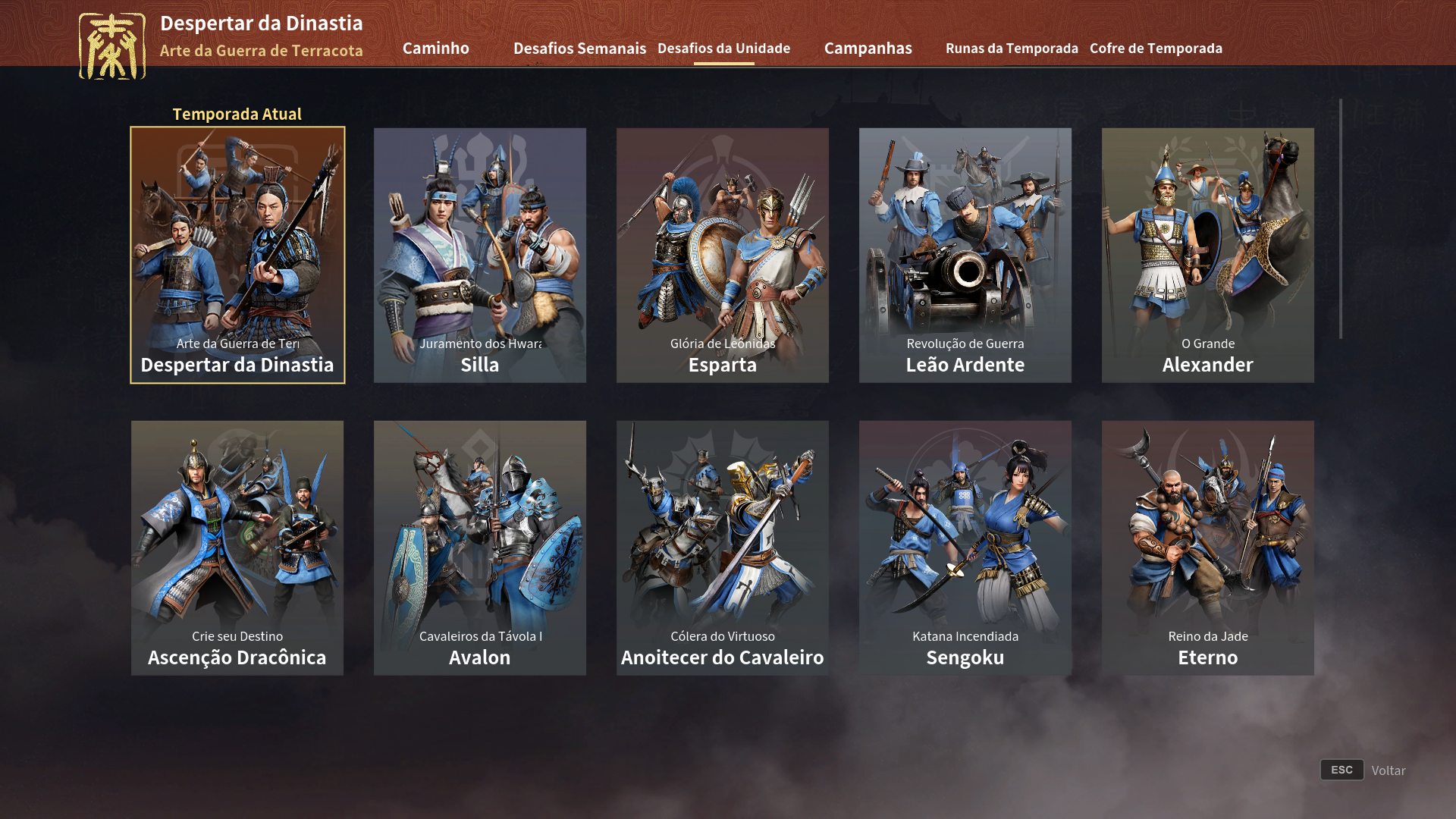
Task: Open the Campanhas section
Action: tap(868, 49)
